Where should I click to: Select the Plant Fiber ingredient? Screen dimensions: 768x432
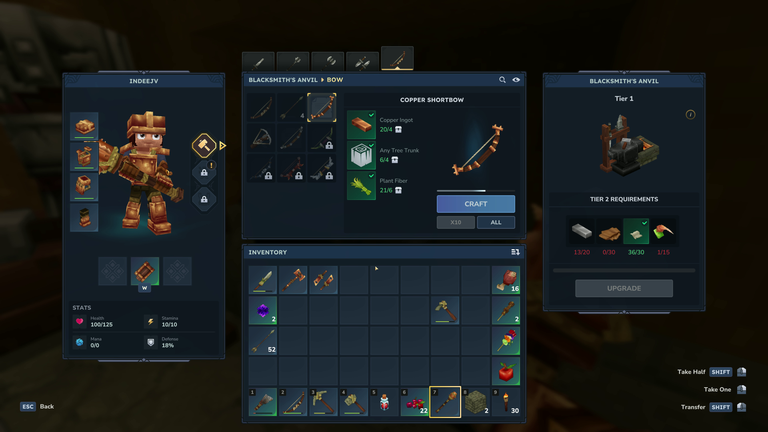point(361,185)
